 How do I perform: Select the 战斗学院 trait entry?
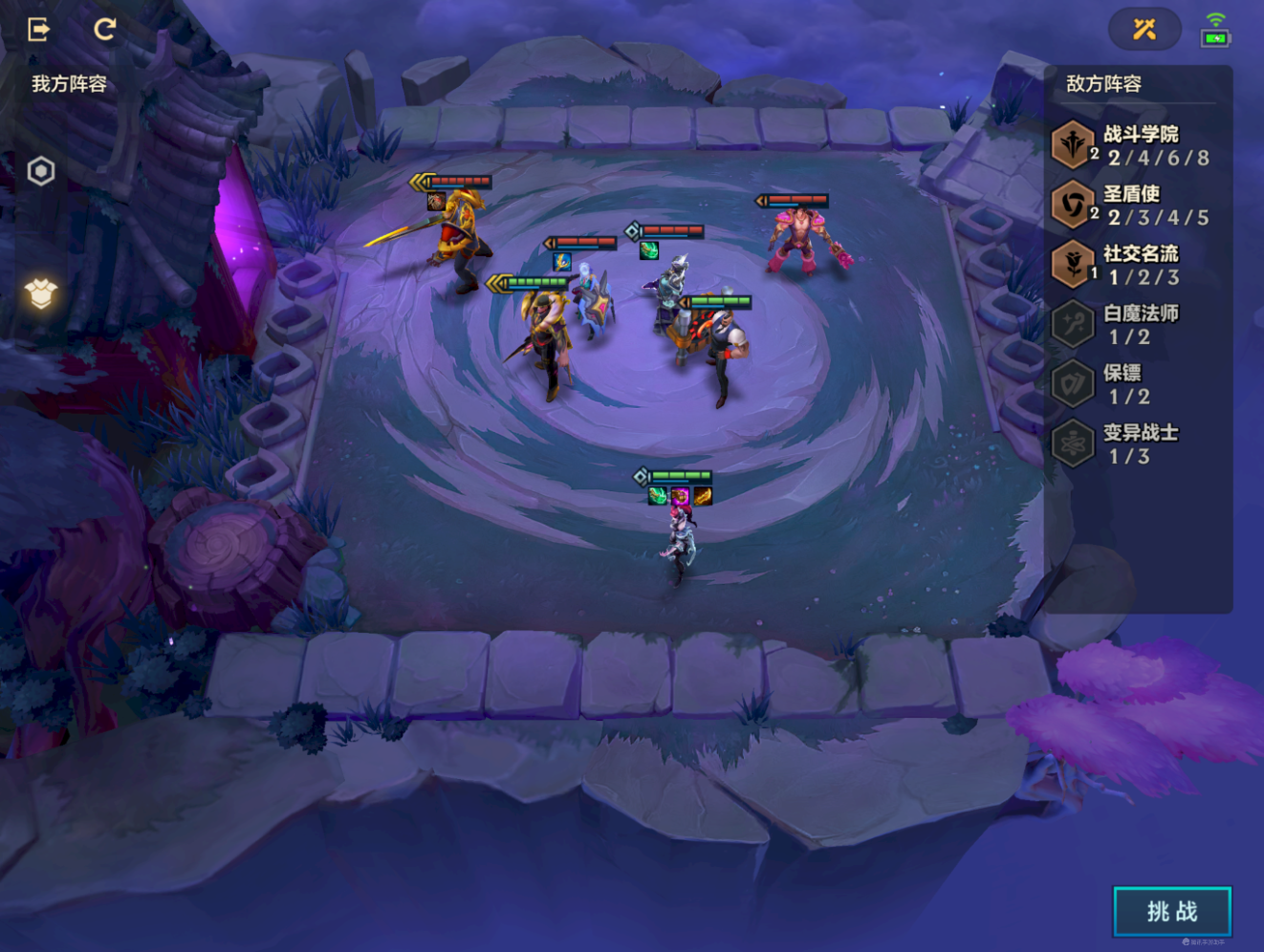click(x=1133, y=145)
